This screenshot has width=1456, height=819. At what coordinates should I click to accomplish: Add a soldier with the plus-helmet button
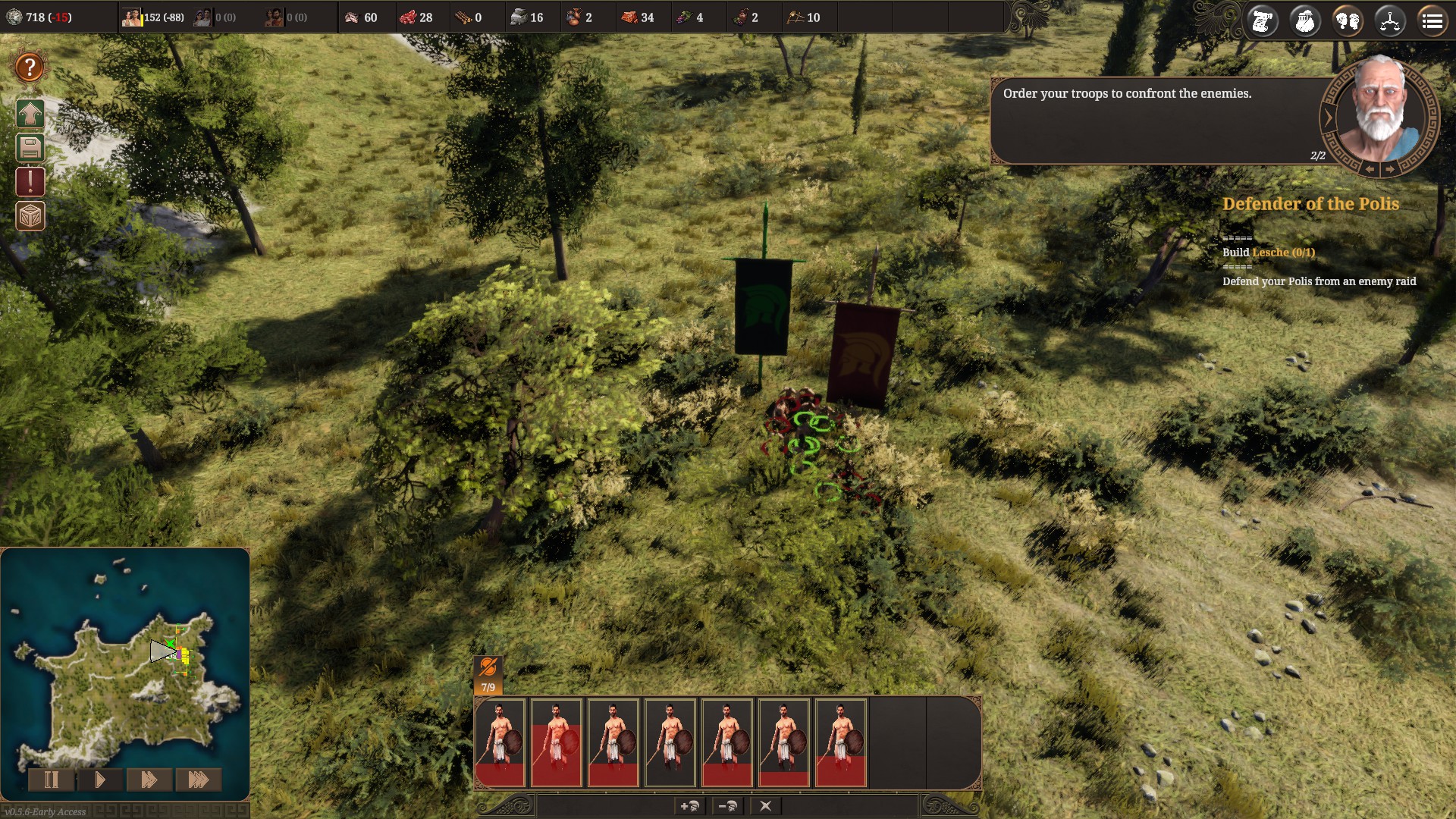[x=690, y=806]
